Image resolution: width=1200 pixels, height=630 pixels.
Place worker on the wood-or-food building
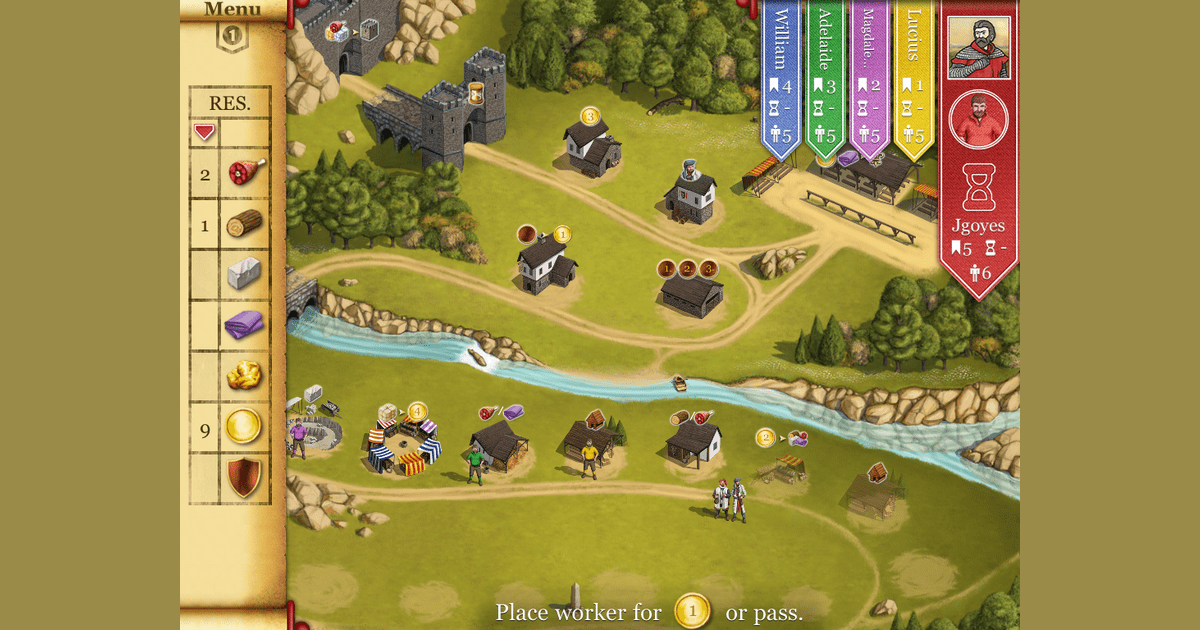coord(694,438)
